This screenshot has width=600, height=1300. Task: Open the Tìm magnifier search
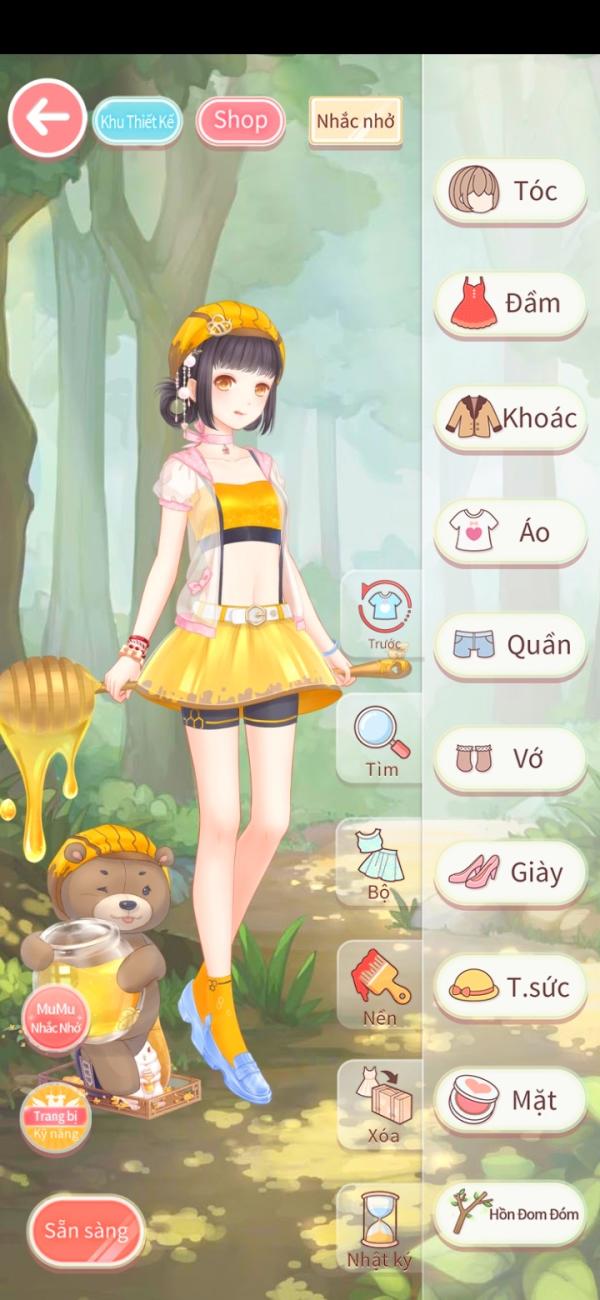pyautogui.click(x=381, y=740)
